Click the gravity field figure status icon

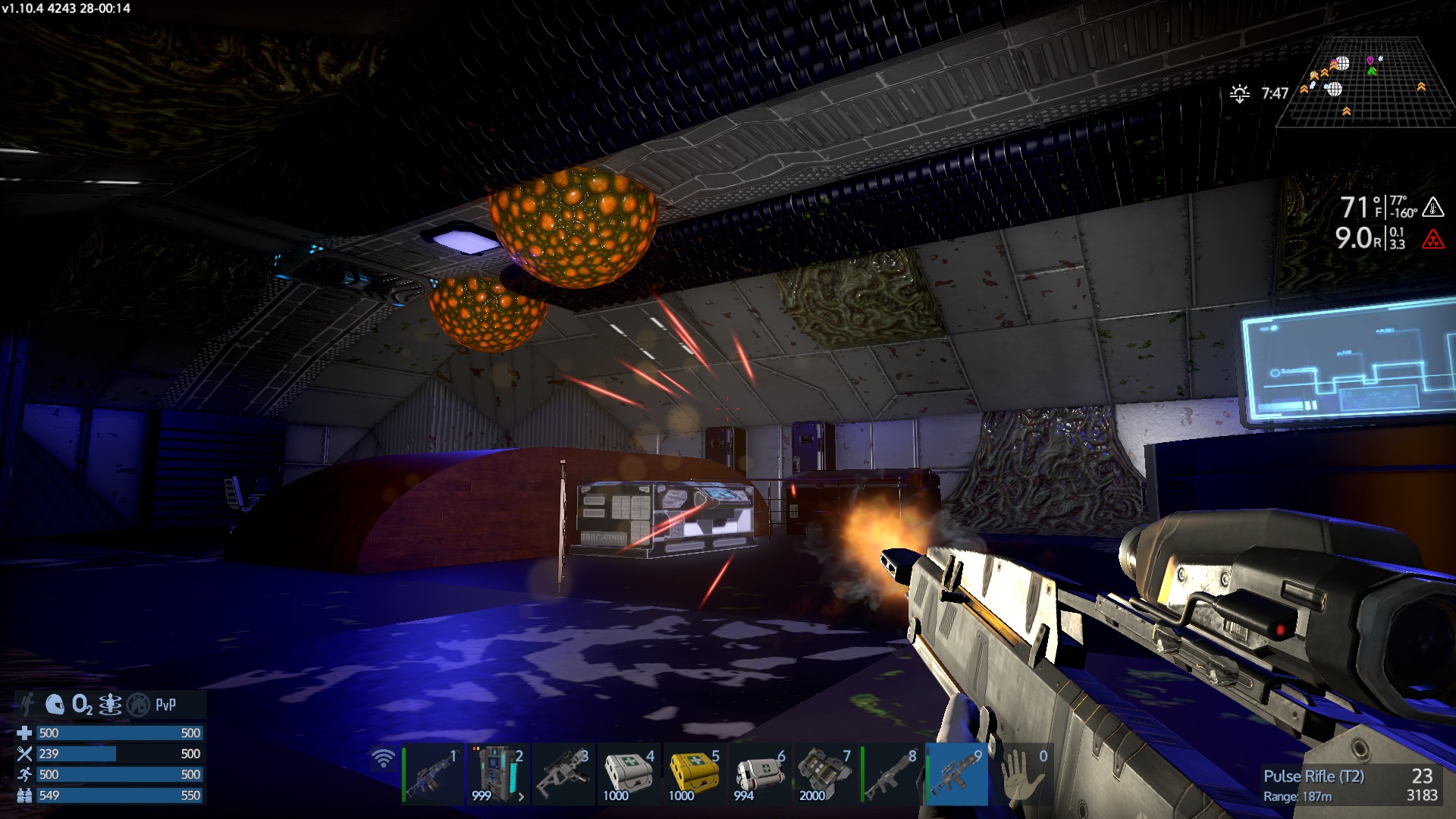[110, 705]
